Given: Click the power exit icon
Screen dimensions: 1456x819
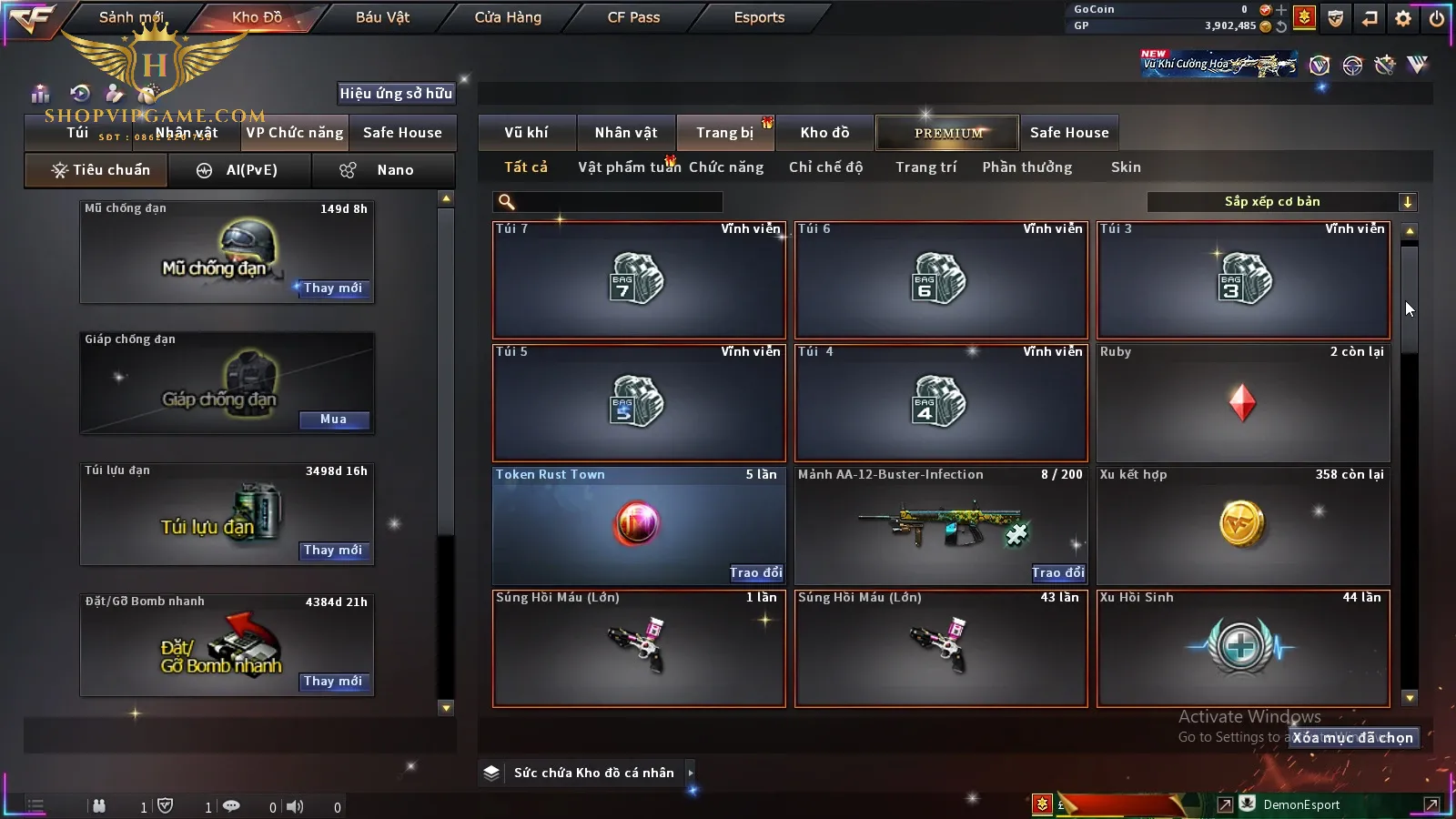Looking at the screenshot, I should (1437, 18).
